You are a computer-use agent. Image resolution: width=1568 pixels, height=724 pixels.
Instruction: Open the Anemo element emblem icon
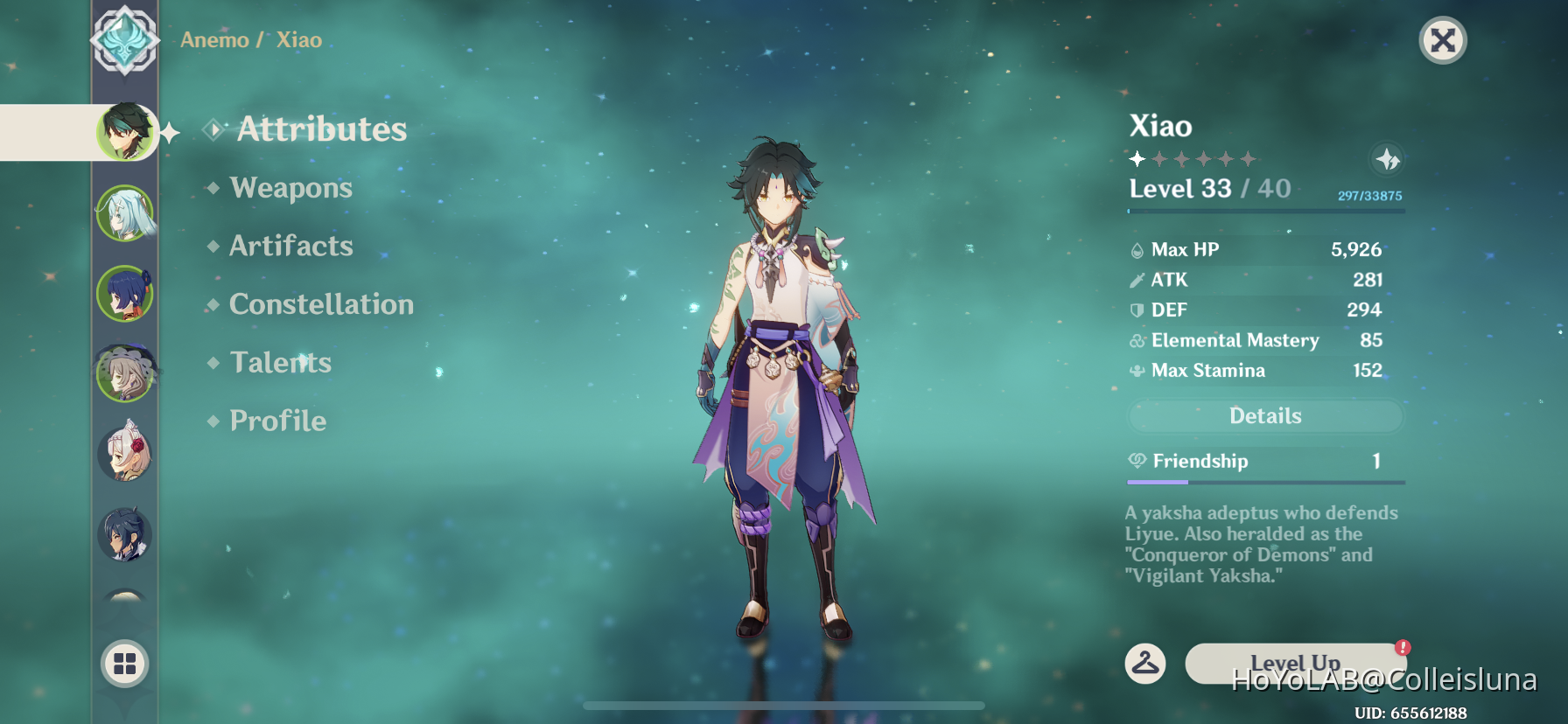click(x=125, y=39)
